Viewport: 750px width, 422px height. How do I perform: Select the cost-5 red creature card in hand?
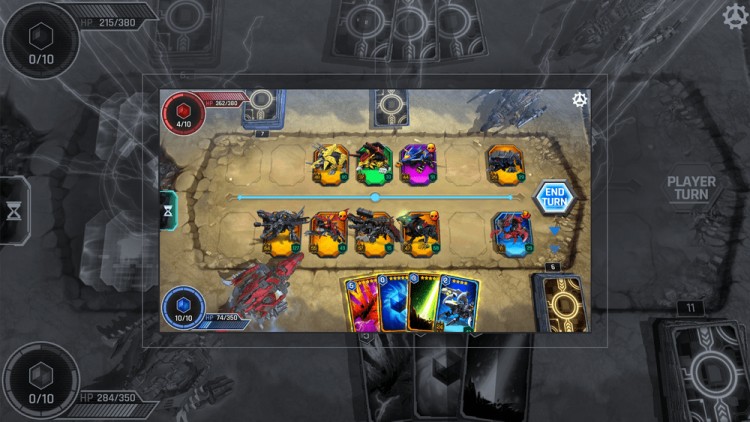click(361, 304)
